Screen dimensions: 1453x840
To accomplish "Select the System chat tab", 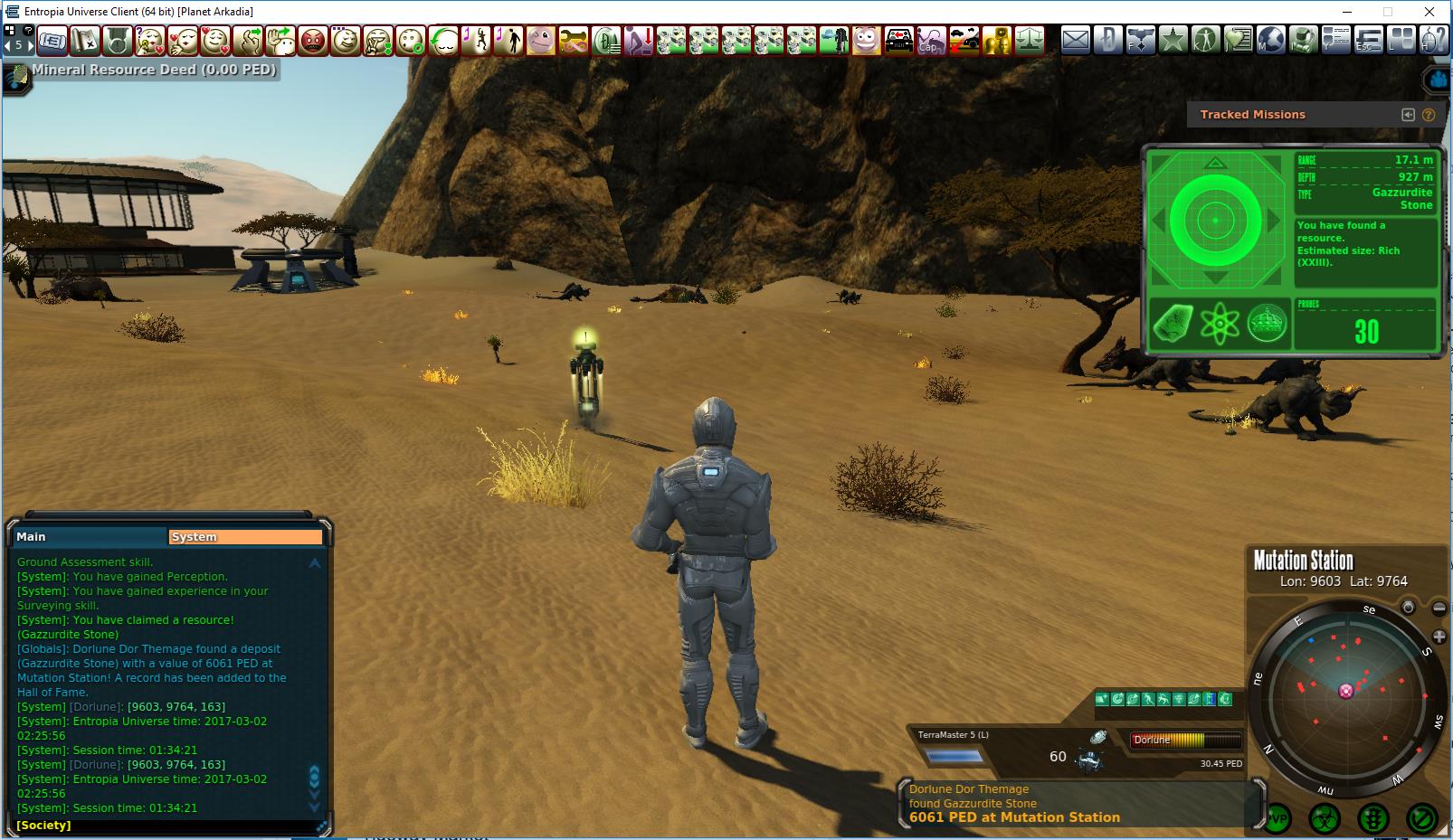I will coord(245,536).
